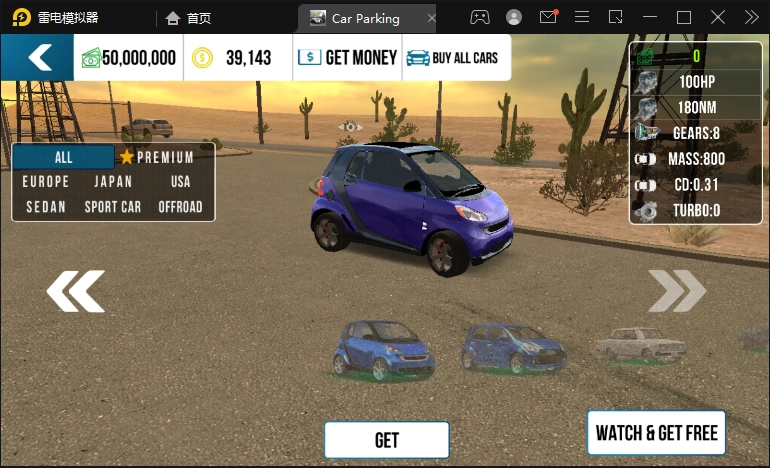The height and width of the screenshot is (468, 770).
Task: Choose the BUY ALL CARS option
Action: pyautogui.click(x=457, y=58)
